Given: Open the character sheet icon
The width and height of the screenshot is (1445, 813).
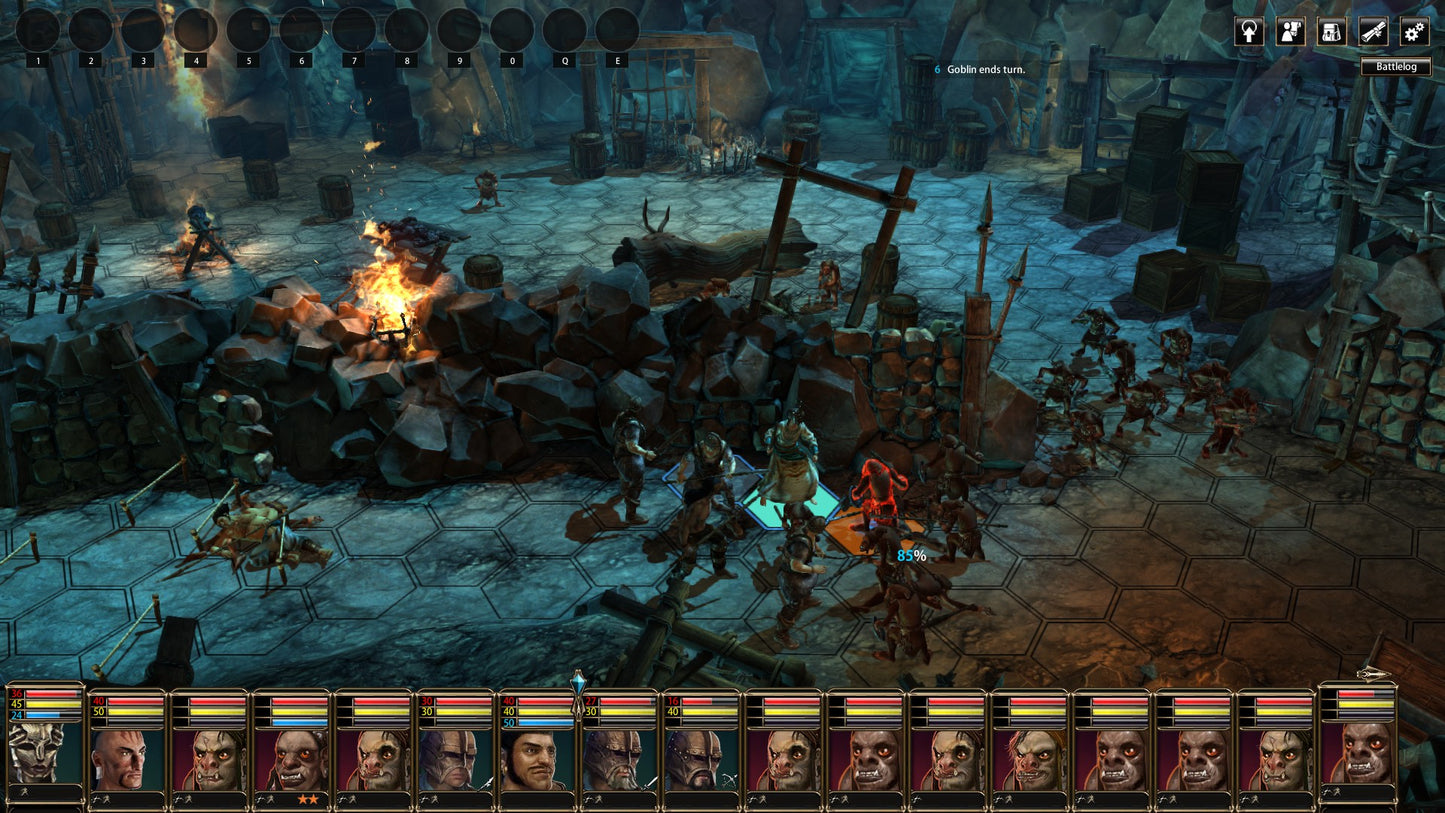Looking at the screenshot, I should tap(1290, 32).
